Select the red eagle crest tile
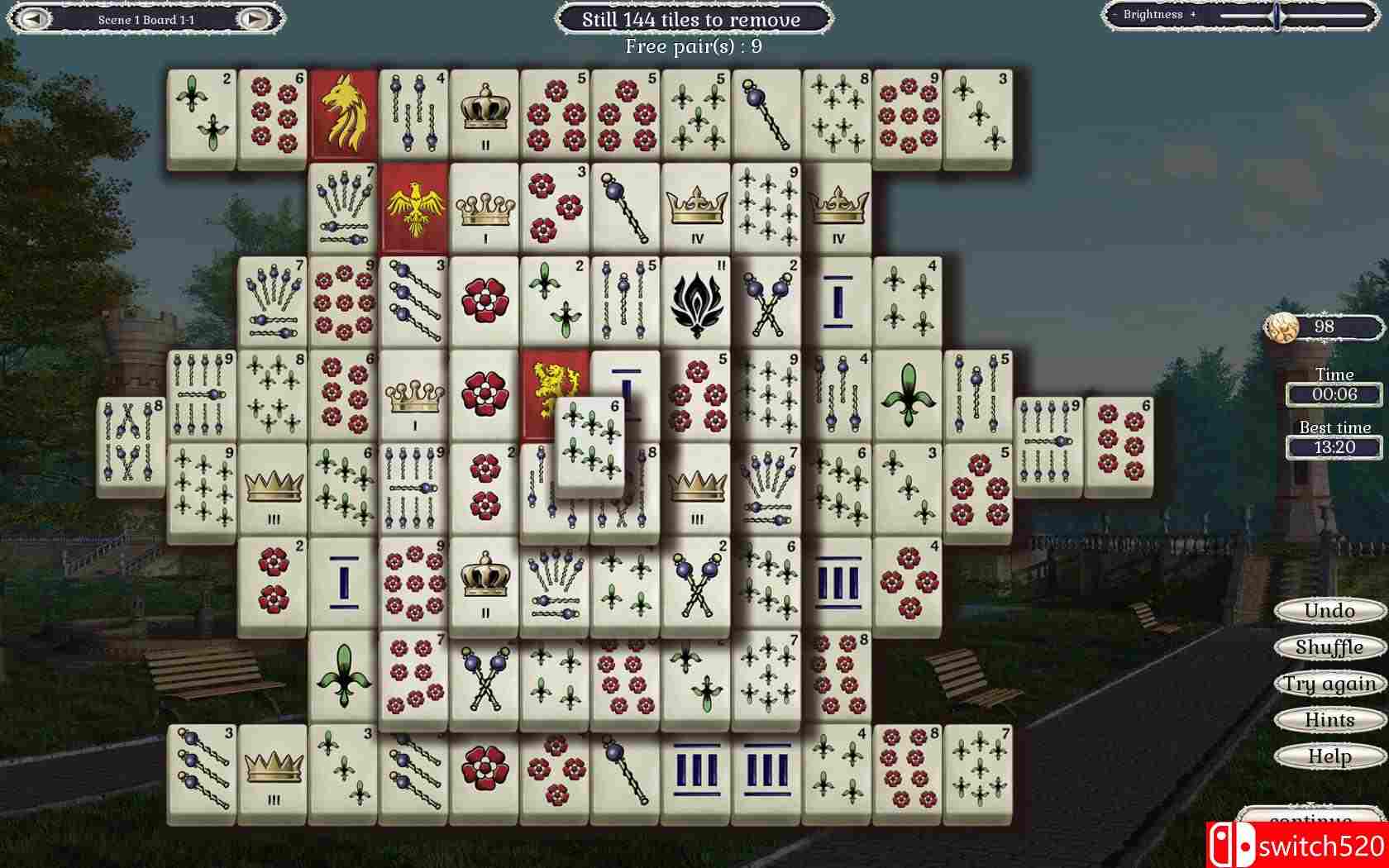 click(413, 207)
